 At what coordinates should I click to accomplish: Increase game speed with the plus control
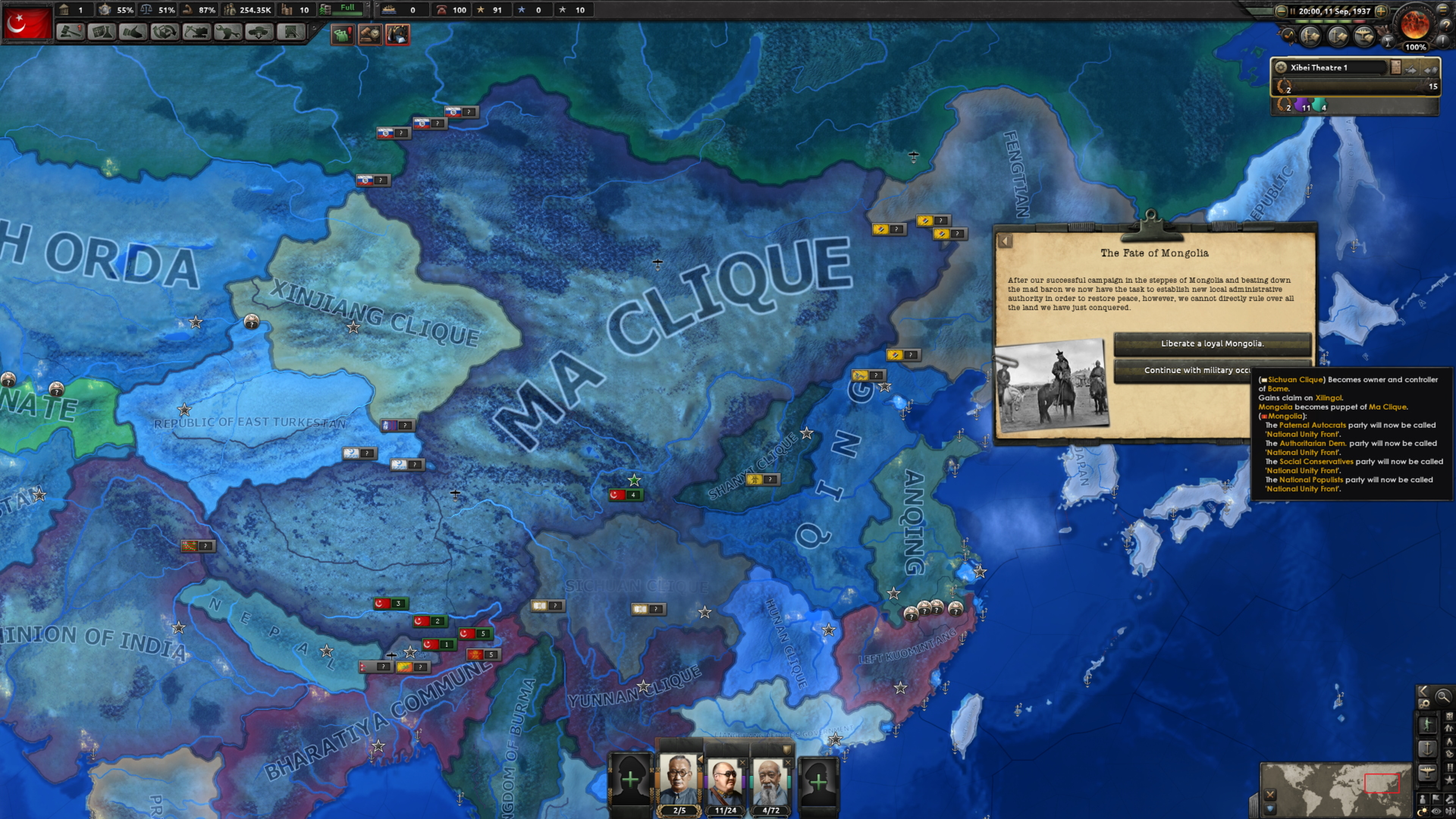coord(1381,11)
